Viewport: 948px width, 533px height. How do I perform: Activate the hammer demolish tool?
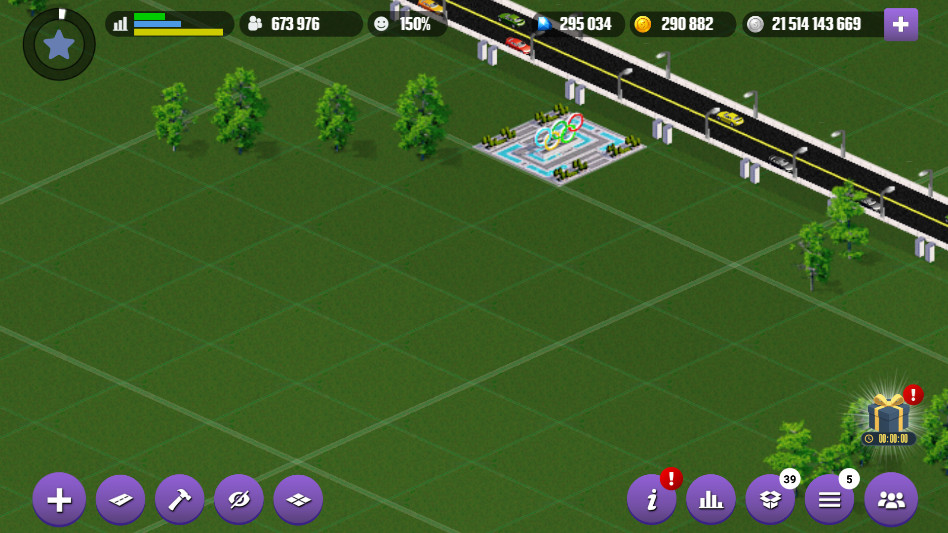[179, 498]
